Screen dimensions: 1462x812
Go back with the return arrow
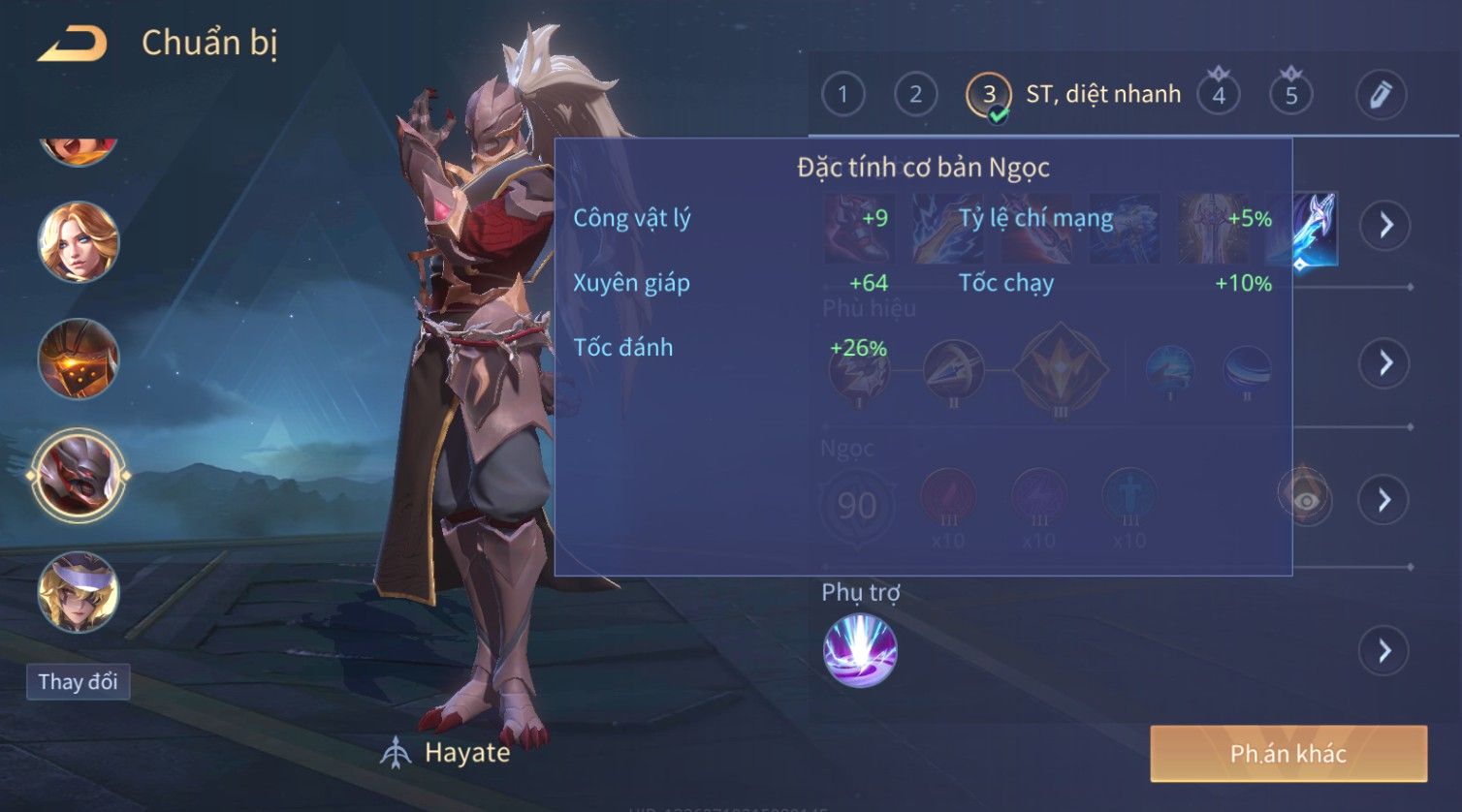pyautogui.click(x=72, y=45)
